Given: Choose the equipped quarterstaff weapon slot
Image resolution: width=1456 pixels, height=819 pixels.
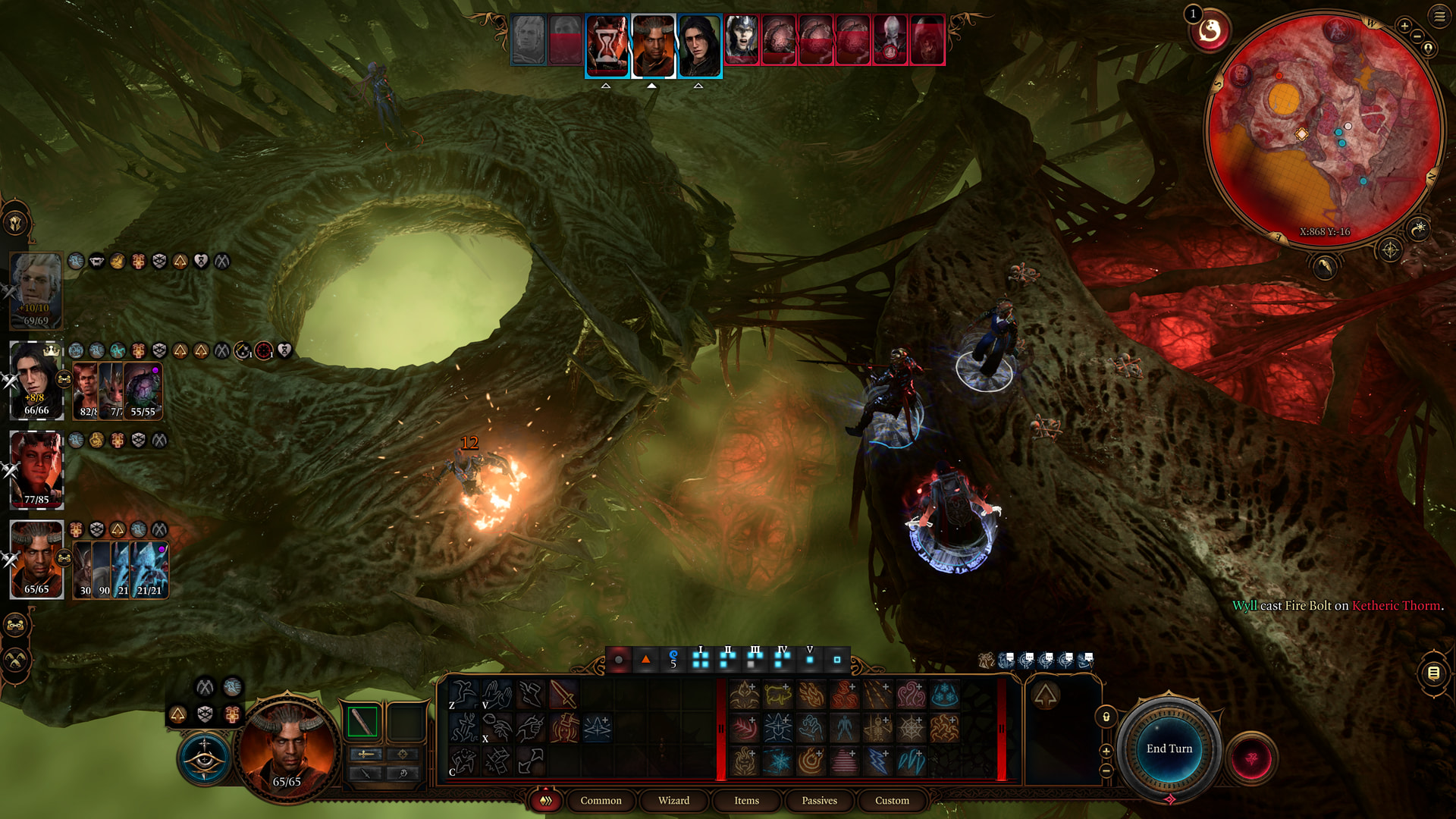Looking at the screenshot, I should point(362,721).
